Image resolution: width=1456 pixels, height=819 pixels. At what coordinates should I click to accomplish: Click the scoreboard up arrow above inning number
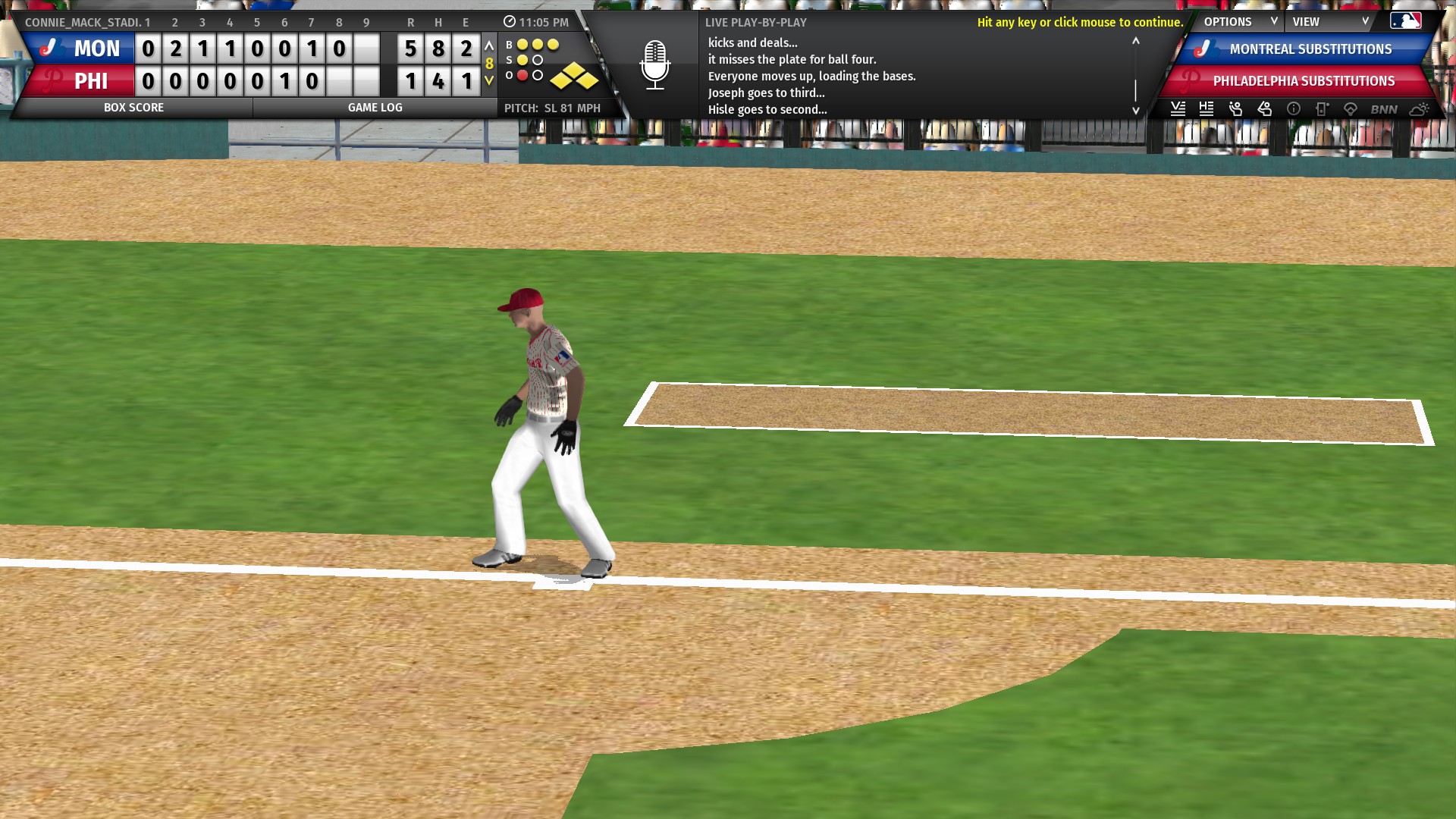click(489, 46)
